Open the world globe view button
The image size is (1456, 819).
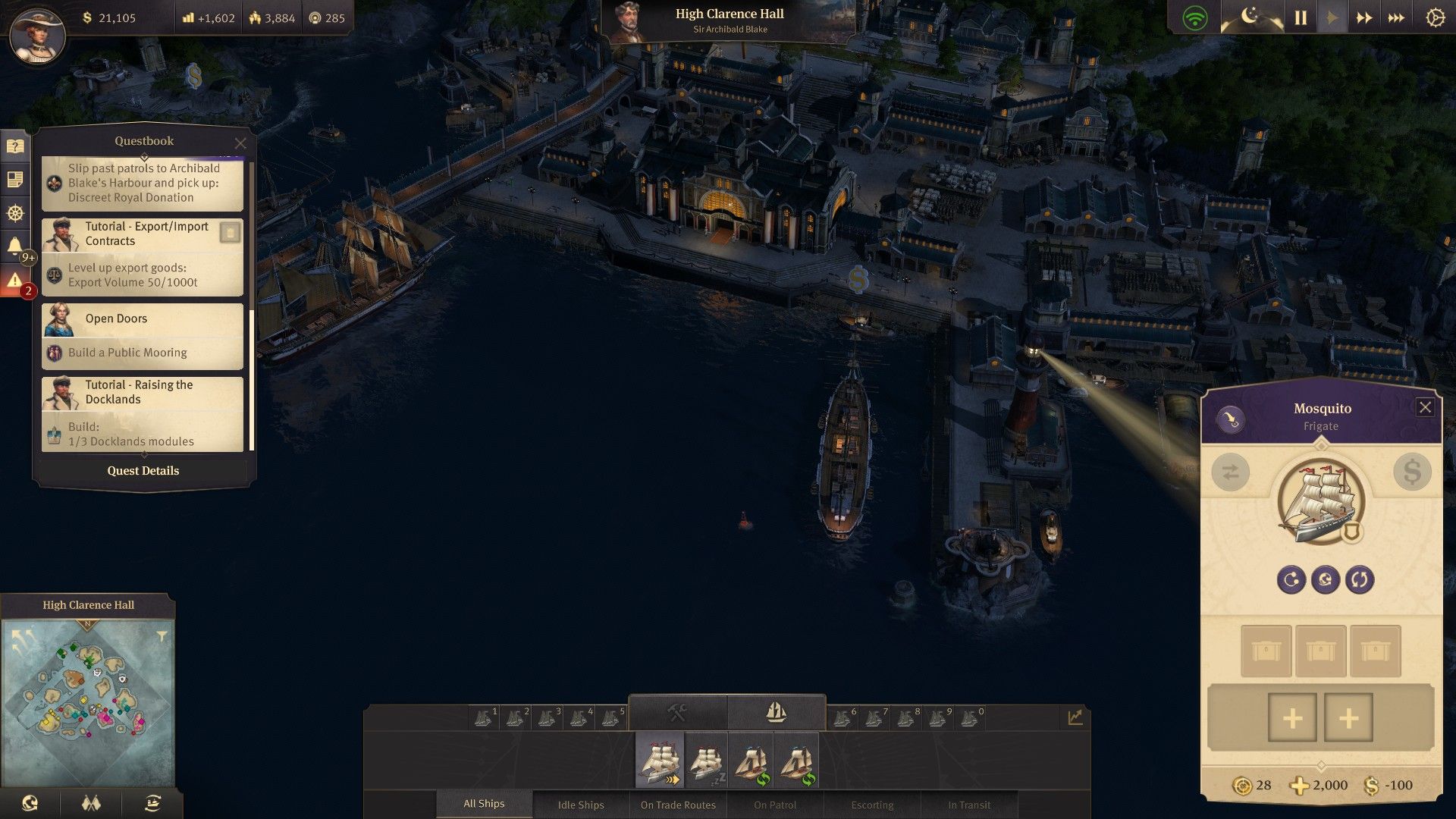(30, 804)
